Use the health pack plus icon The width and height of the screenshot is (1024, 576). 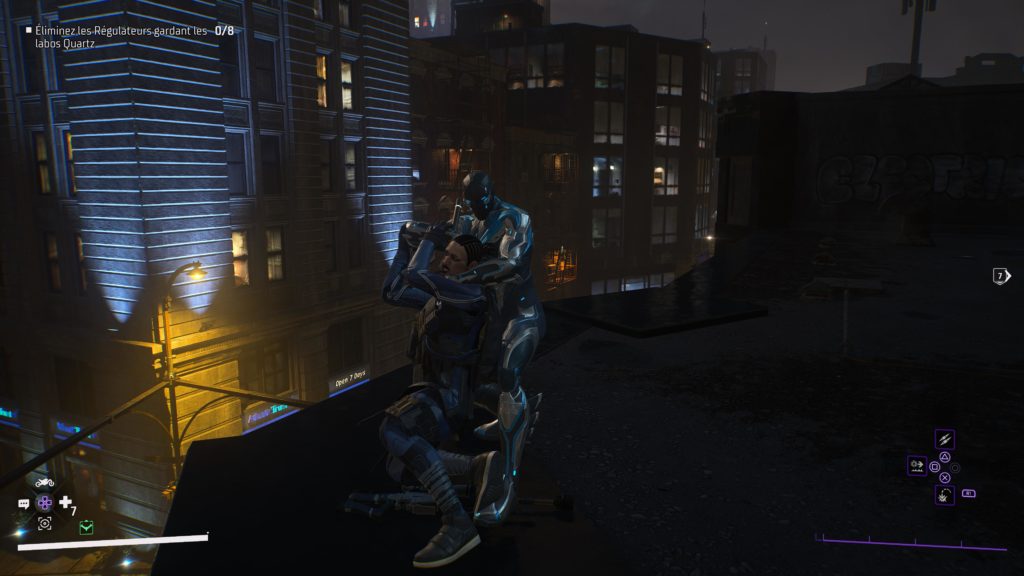[x=66, y=502]
